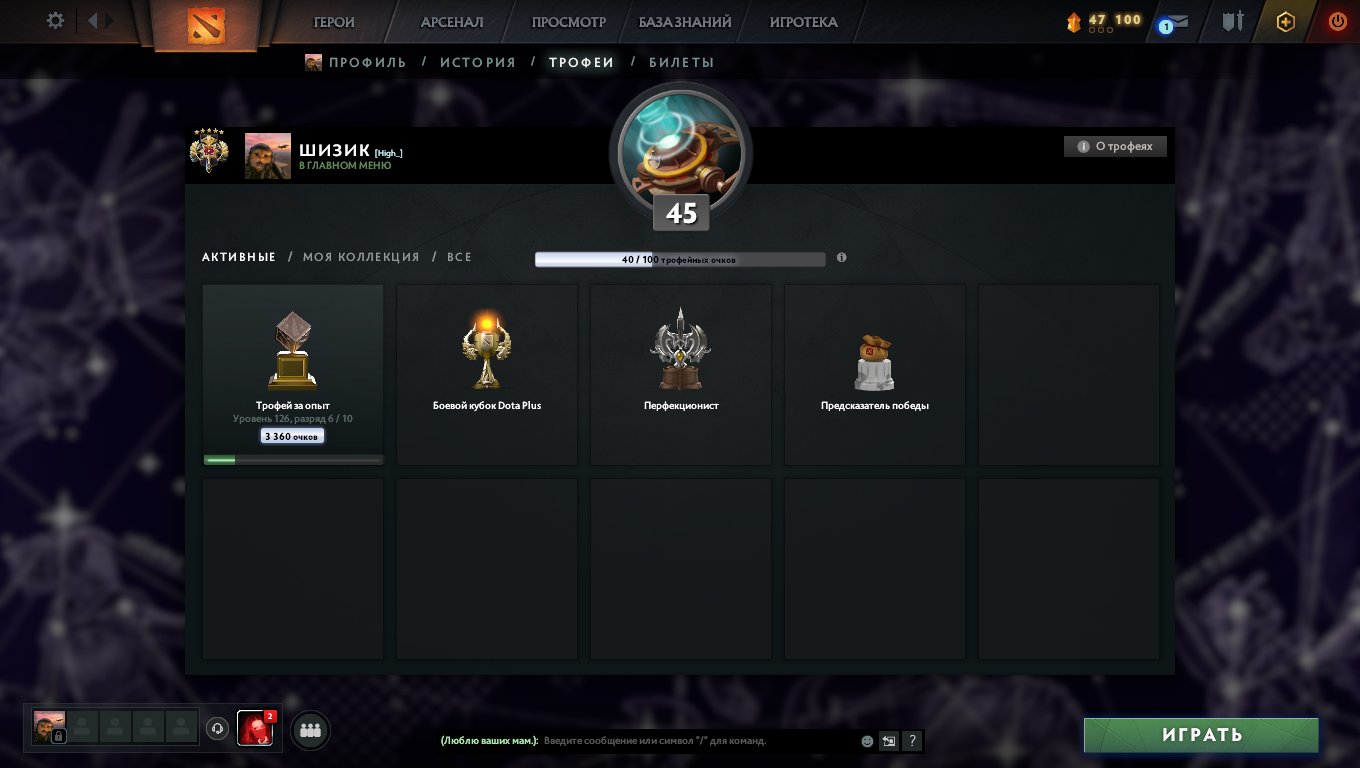Open О трофеях info panel
This screenshot has height=768, width=1360.
(x=1115, y=145)
